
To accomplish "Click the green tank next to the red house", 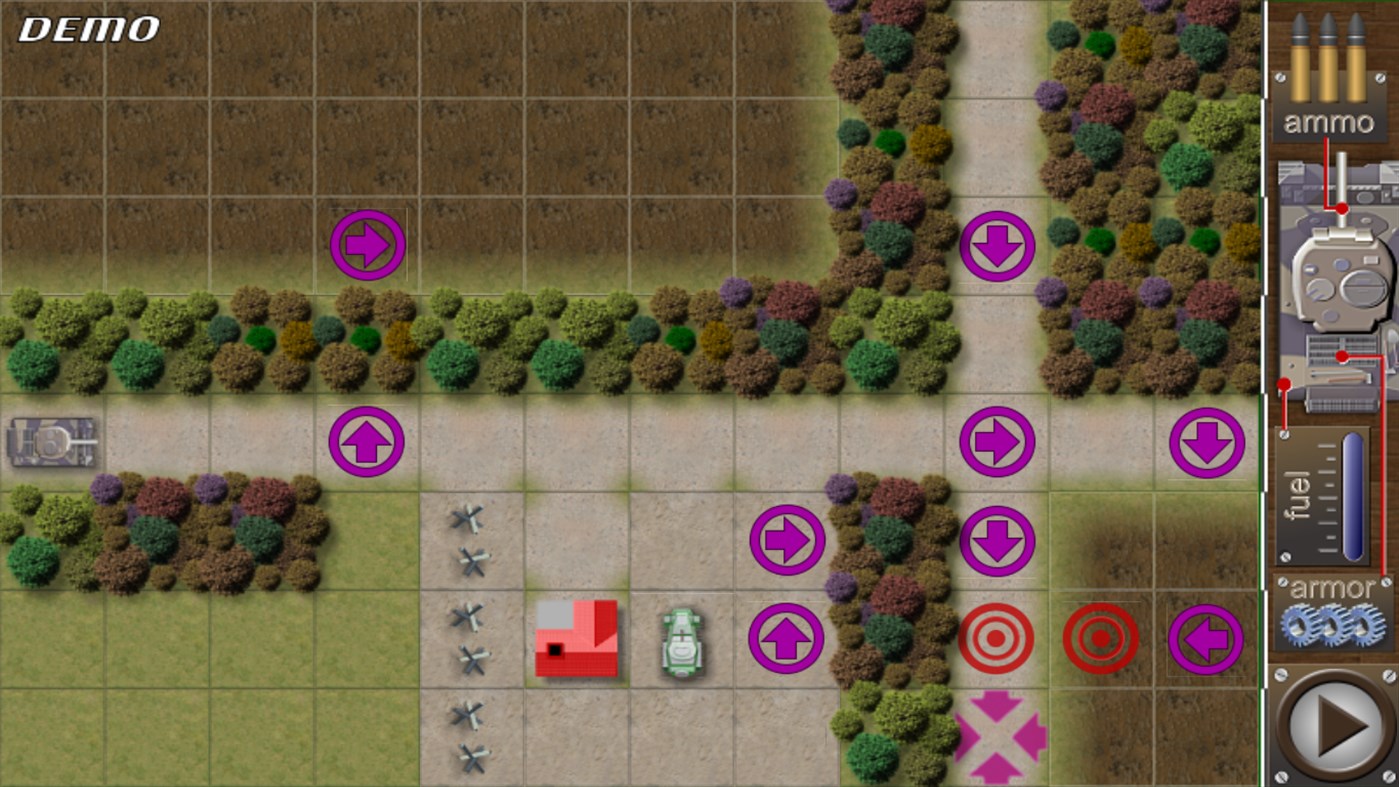I will [x=678, y=640].
